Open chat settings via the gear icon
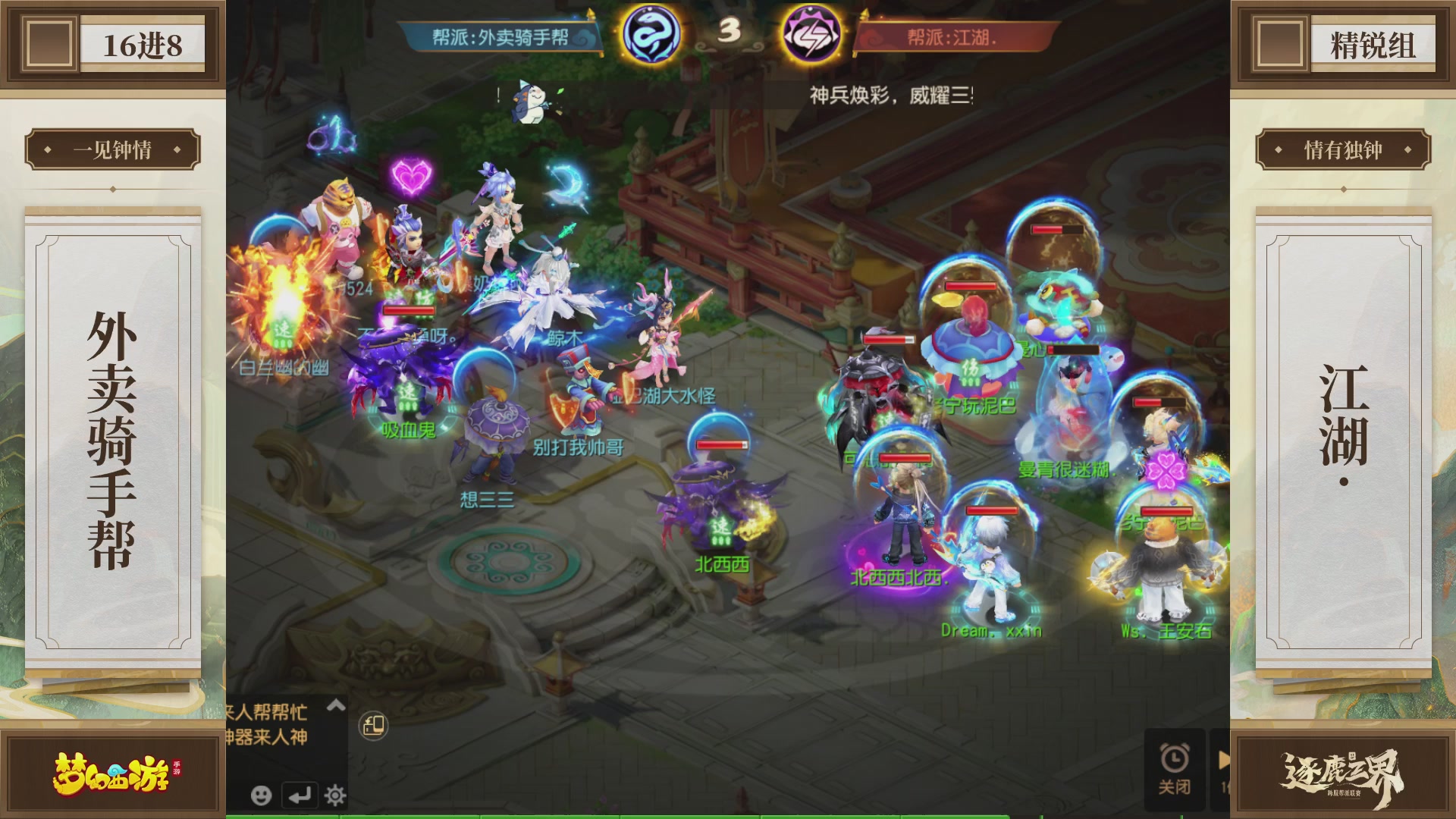 (334, 797)
